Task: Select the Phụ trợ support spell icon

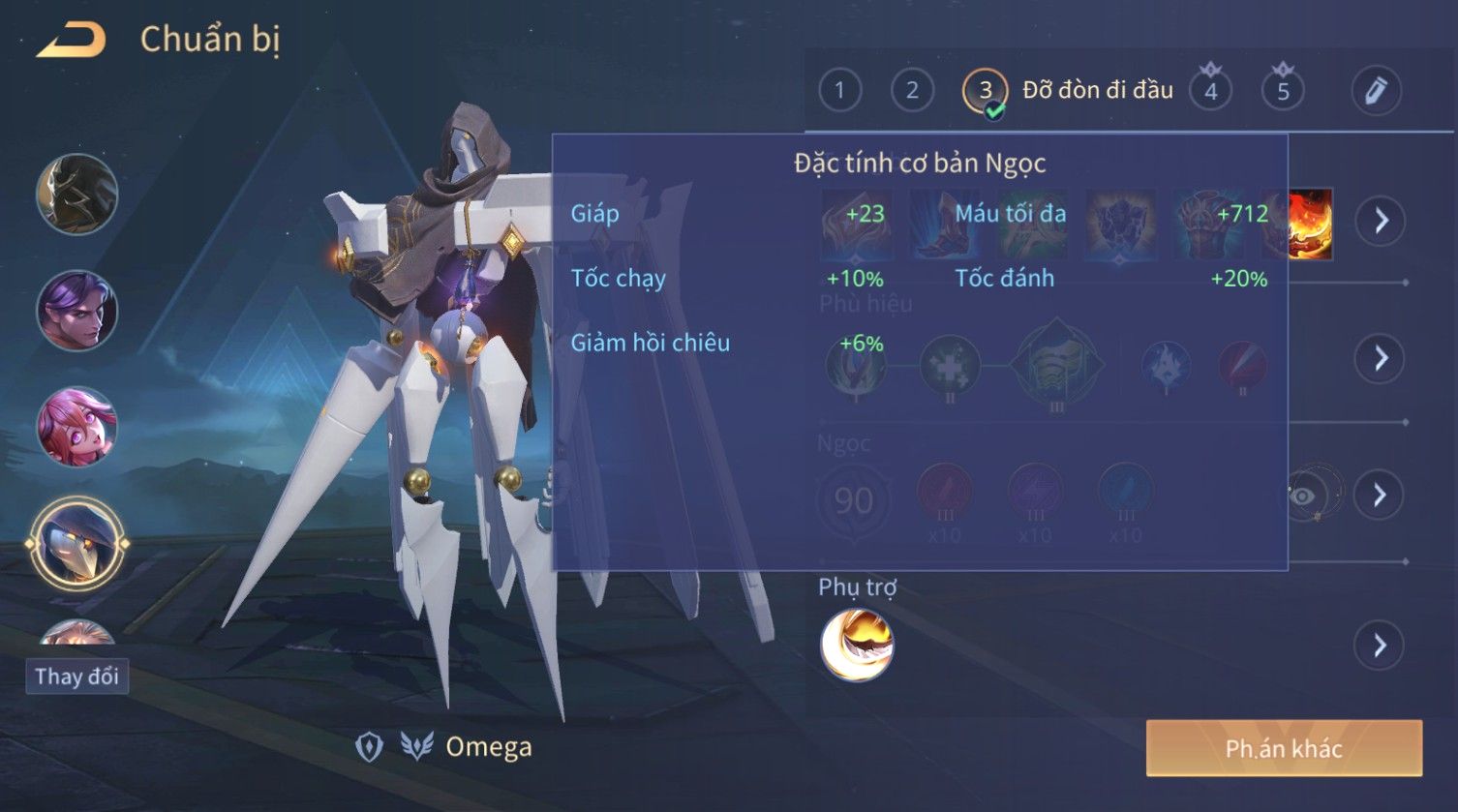Action: pyautogui.click(x=857, y=645)
